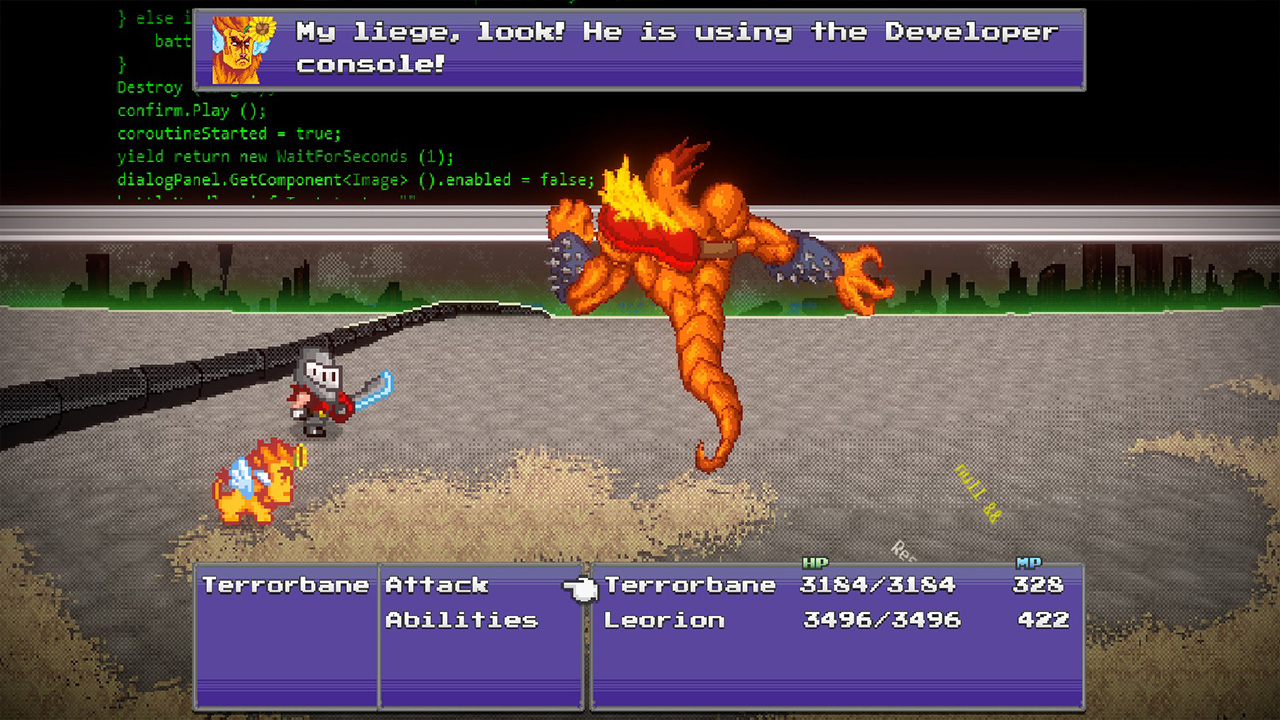Select the Attack command from the battle menu
Screen dimensions: 1280x720
pos(435,585)
